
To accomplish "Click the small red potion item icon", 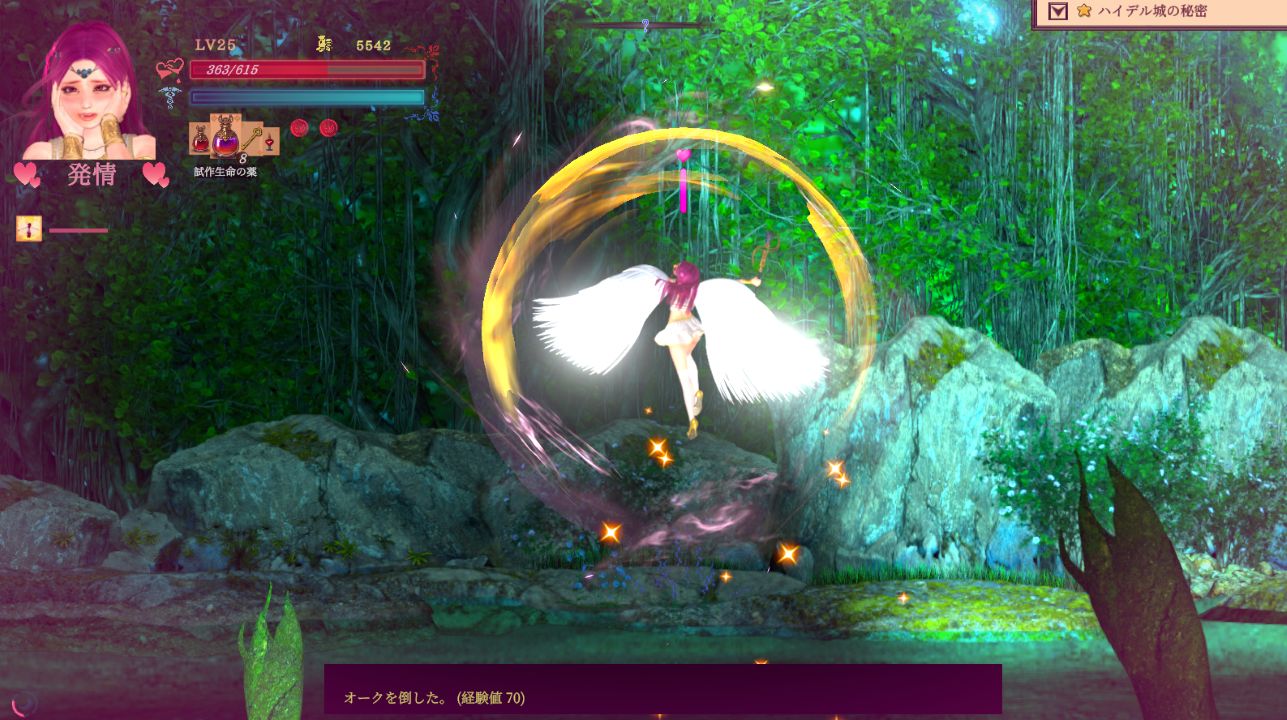I will tap(200, 140).
